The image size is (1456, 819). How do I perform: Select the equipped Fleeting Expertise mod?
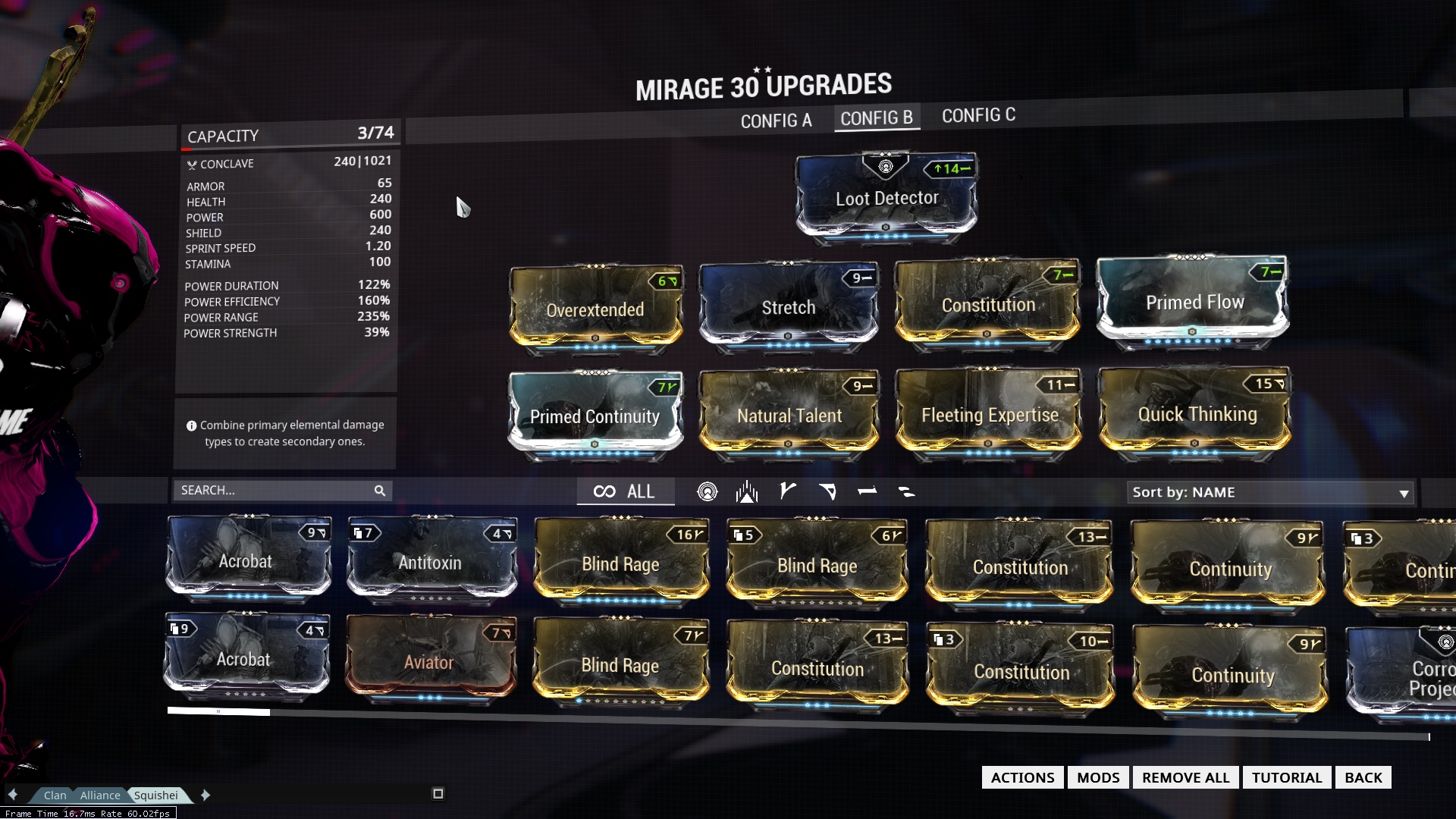click(x=989, y=415)
